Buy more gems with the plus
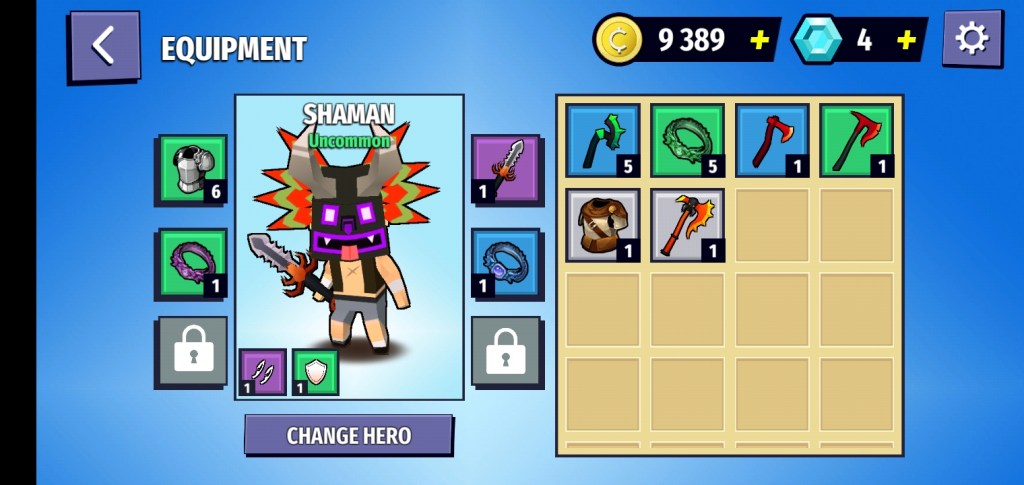1024x485 pixels. pos(906,40)
